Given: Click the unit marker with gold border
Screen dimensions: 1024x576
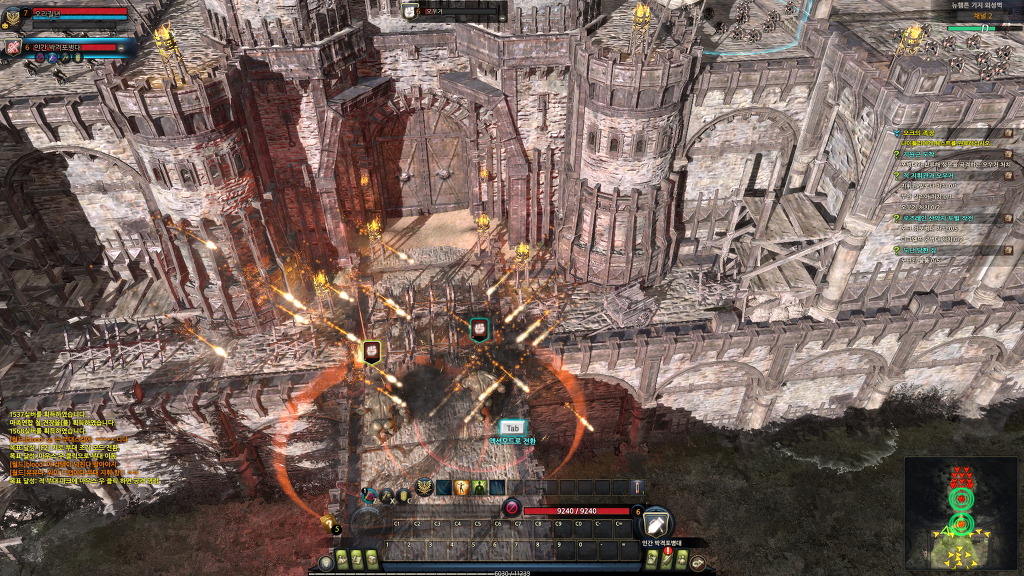Looking at the screenshot, I should [371, 350].
